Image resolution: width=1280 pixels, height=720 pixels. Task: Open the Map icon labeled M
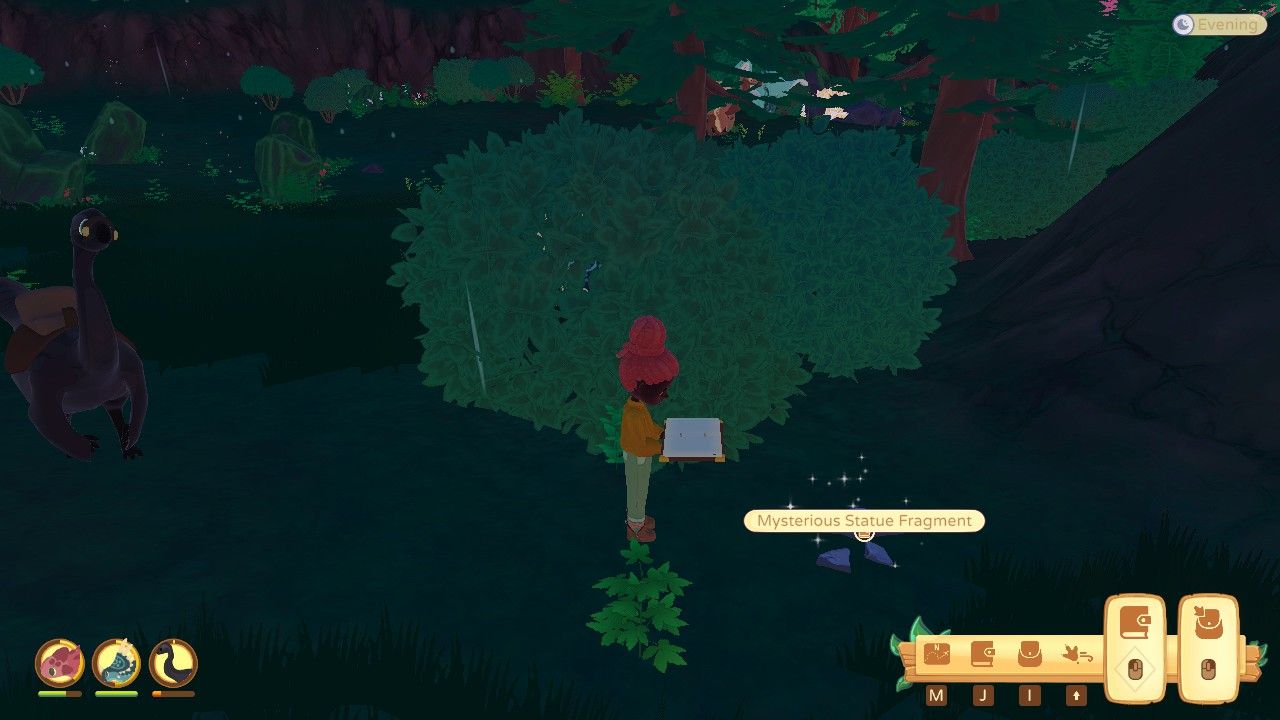pyautogui.click(x=936, y=653)
